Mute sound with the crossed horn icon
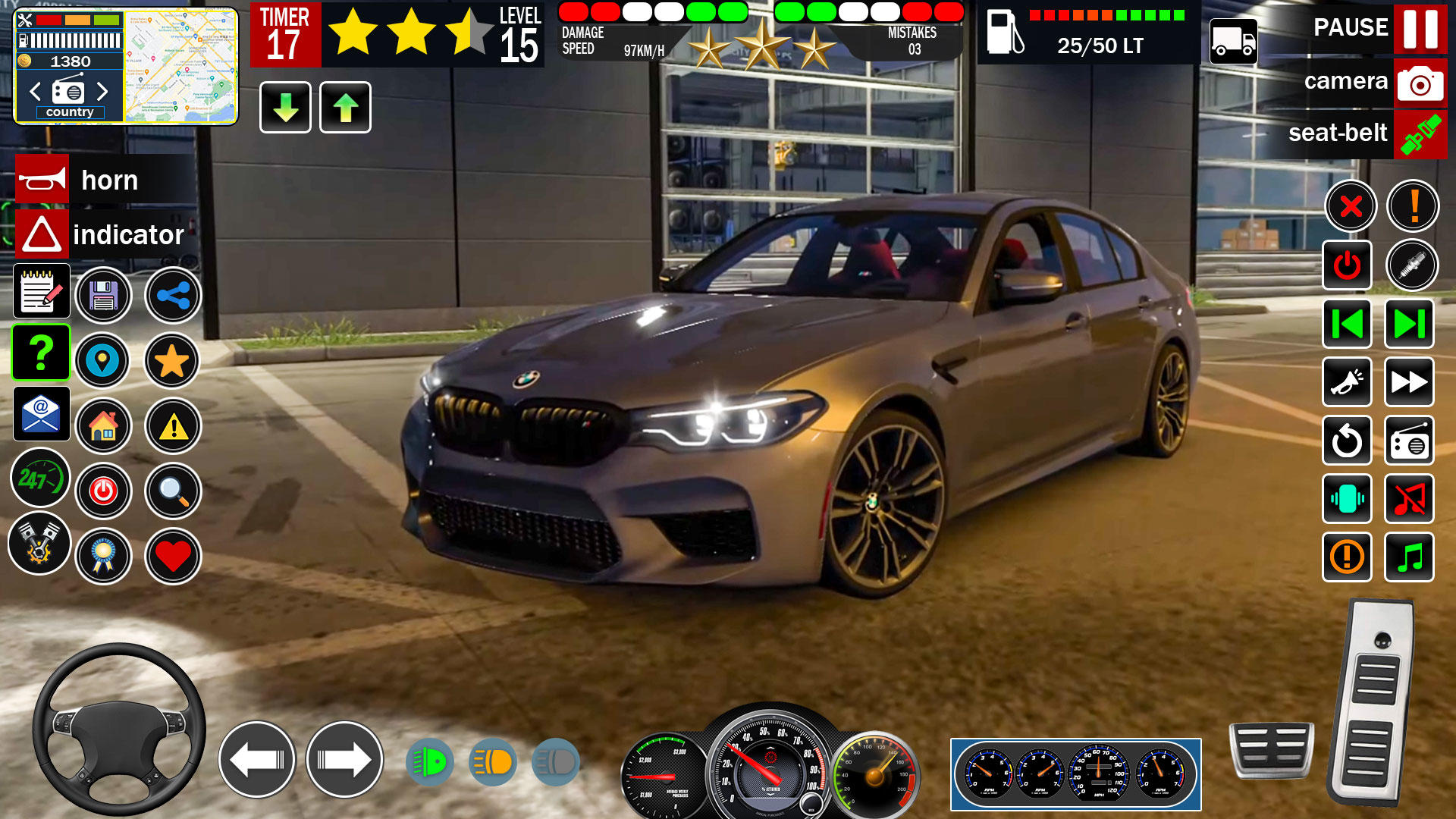1456x819 pixels. point(1408,500)
